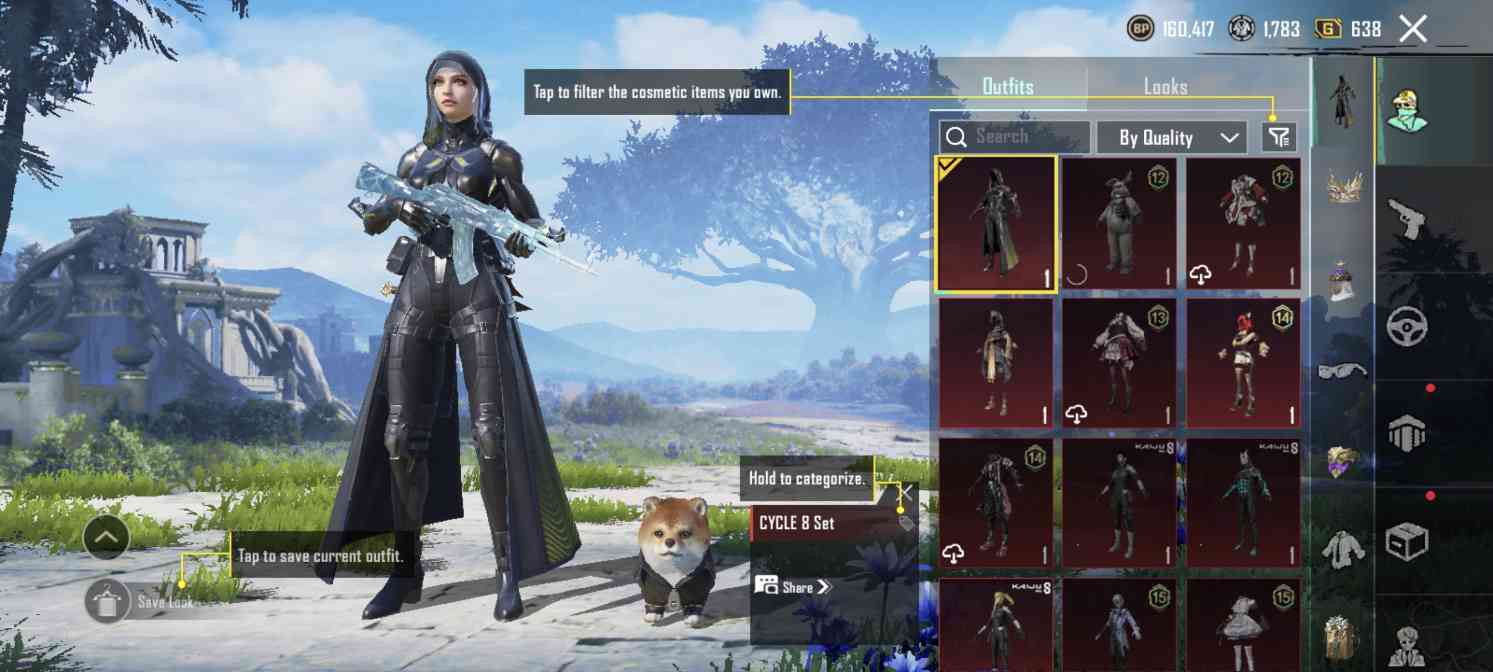Toggle the owned items filter icon
The image size is (1493, 672).
[x=1279, y=137]
